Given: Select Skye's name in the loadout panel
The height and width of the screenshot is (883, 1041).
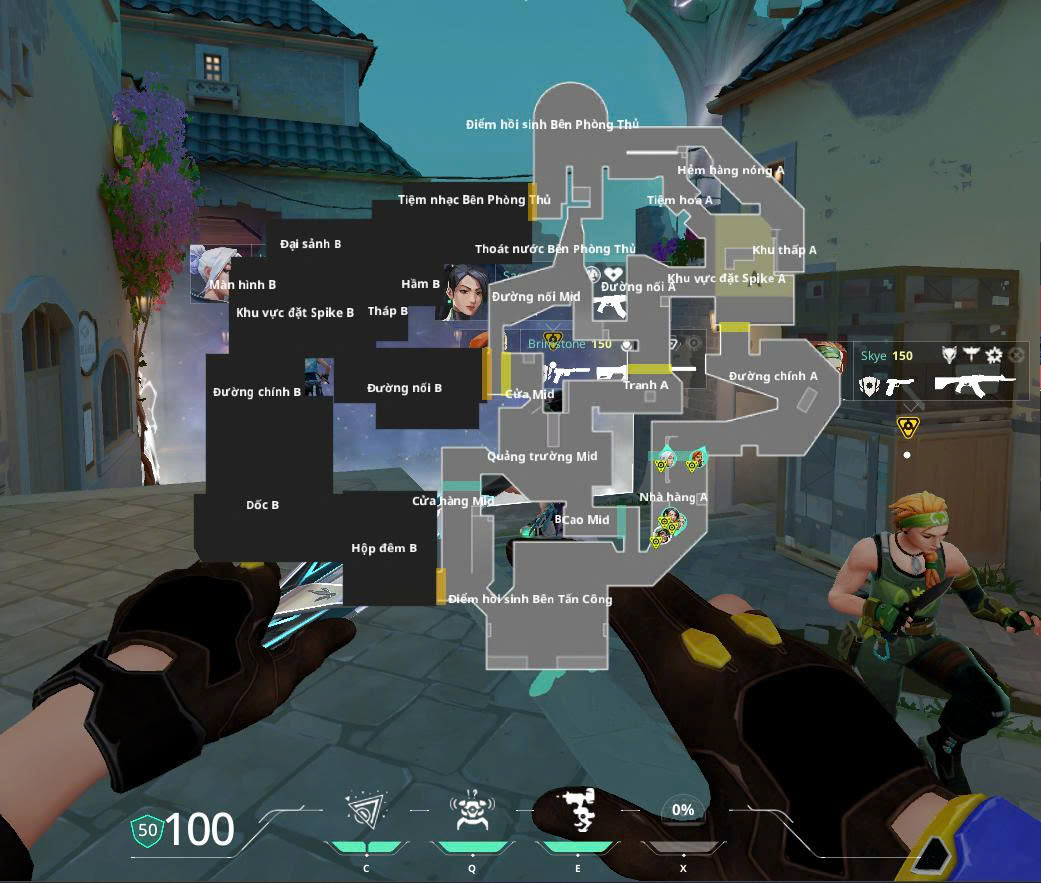Looking at the screenshot, I should [873, 356].
